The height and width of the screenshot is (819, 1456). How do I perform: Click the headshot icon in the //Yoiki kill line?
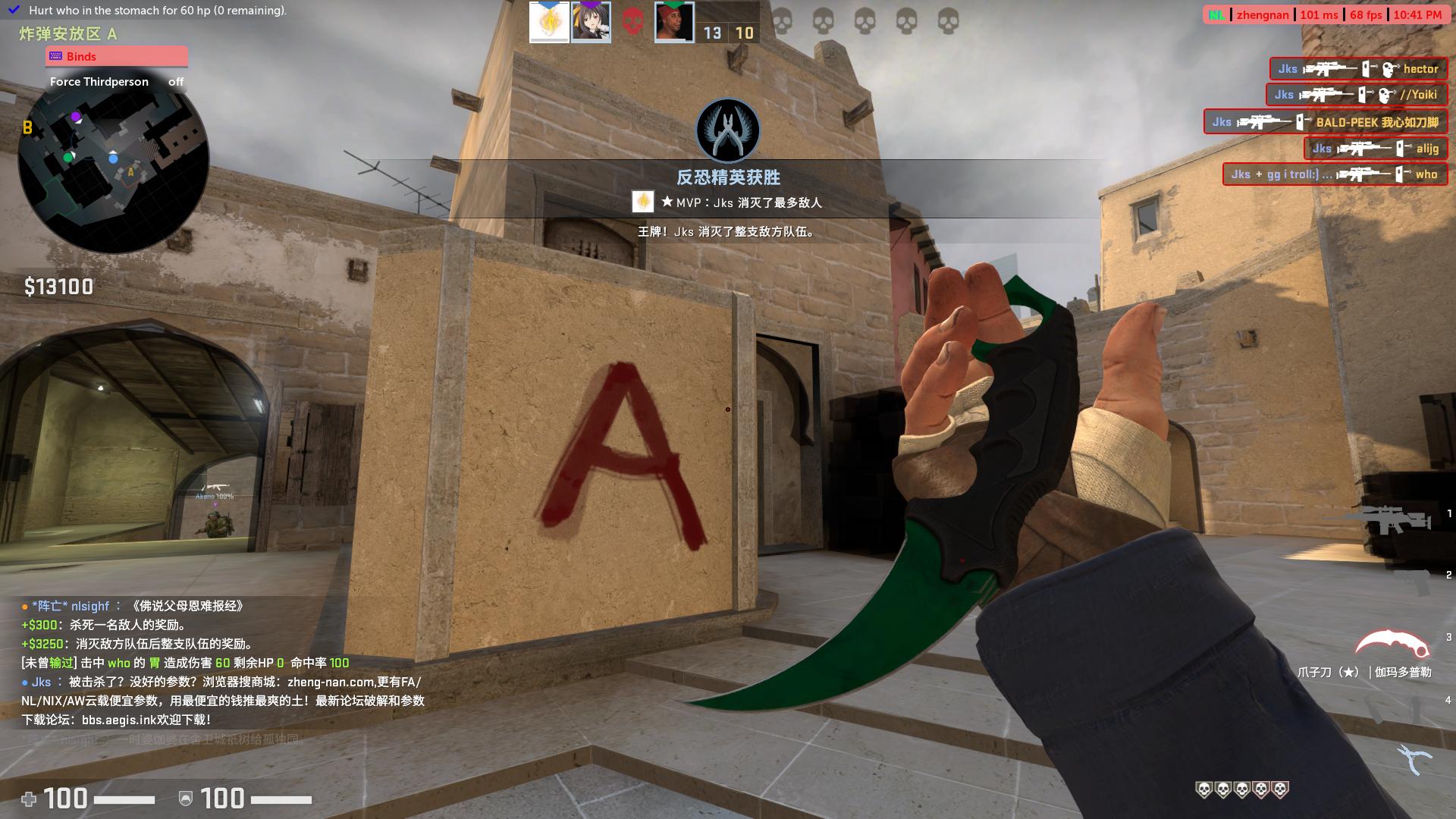coord(1384,95)
